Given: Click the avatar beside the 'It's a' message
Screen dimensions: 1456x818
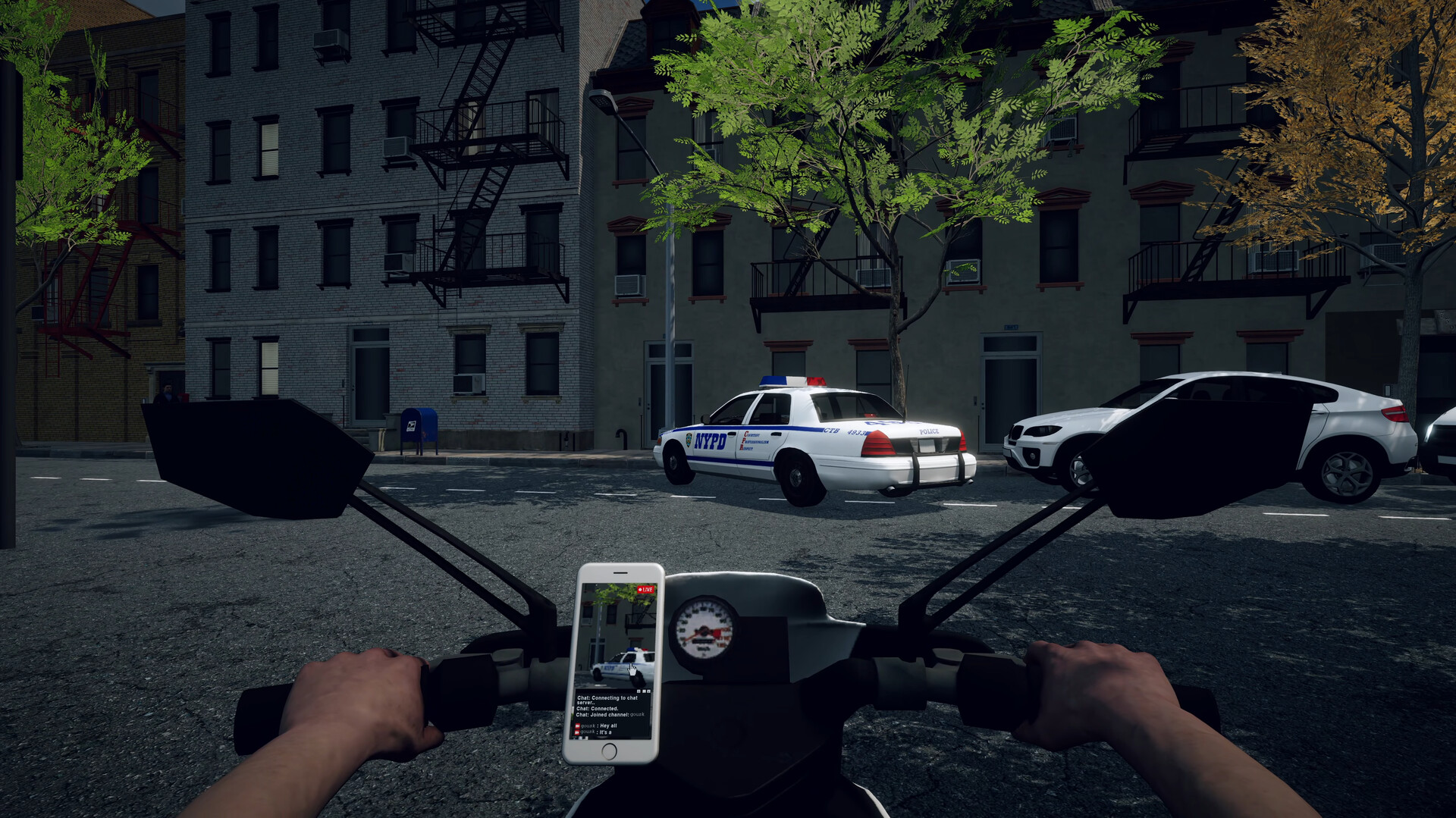Looking at the screenshot, I should 577,732.
